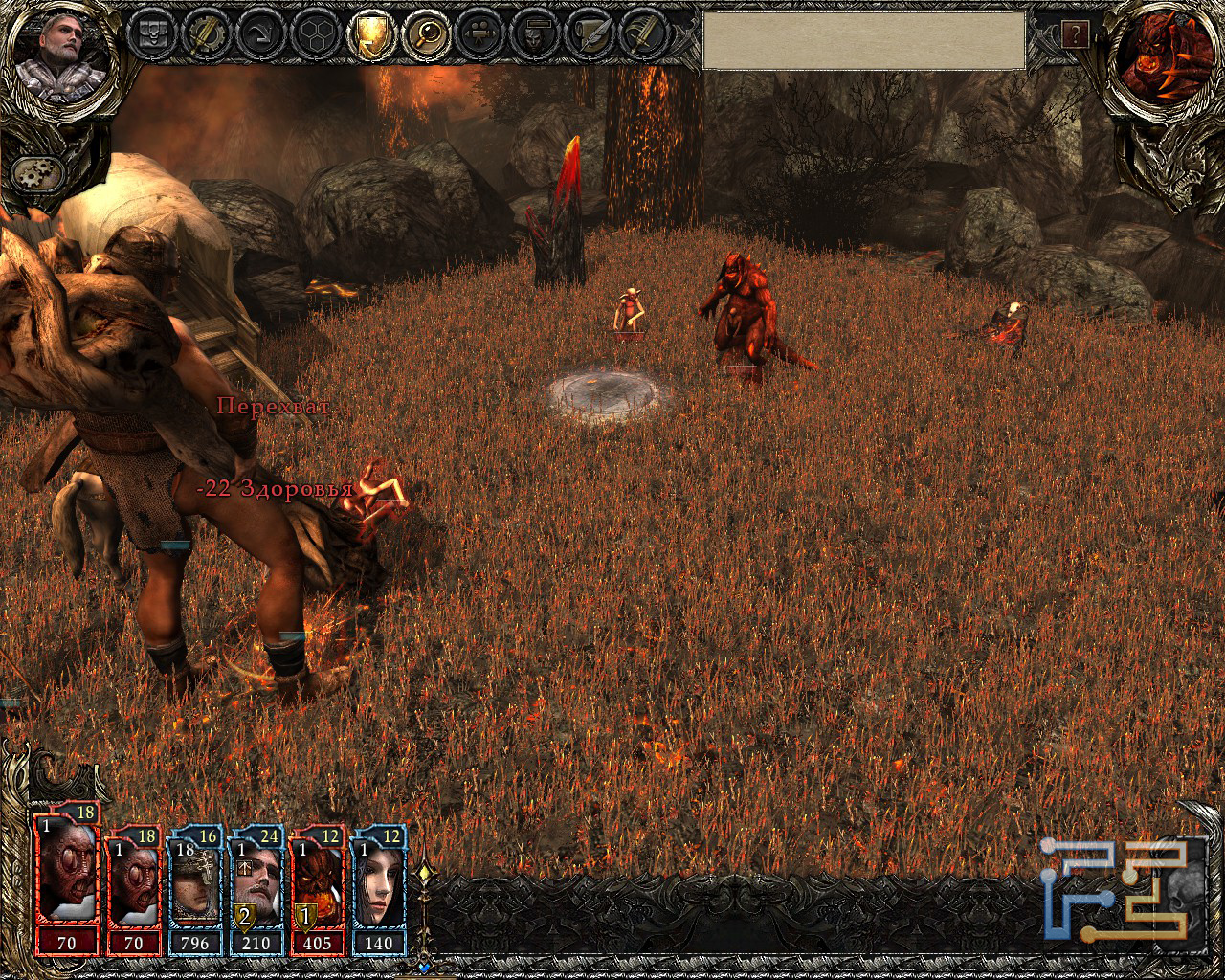This screenshot has width=1225, height=980.
Task: Select the curved arrow retreat icon
Action: click(258, 34)
